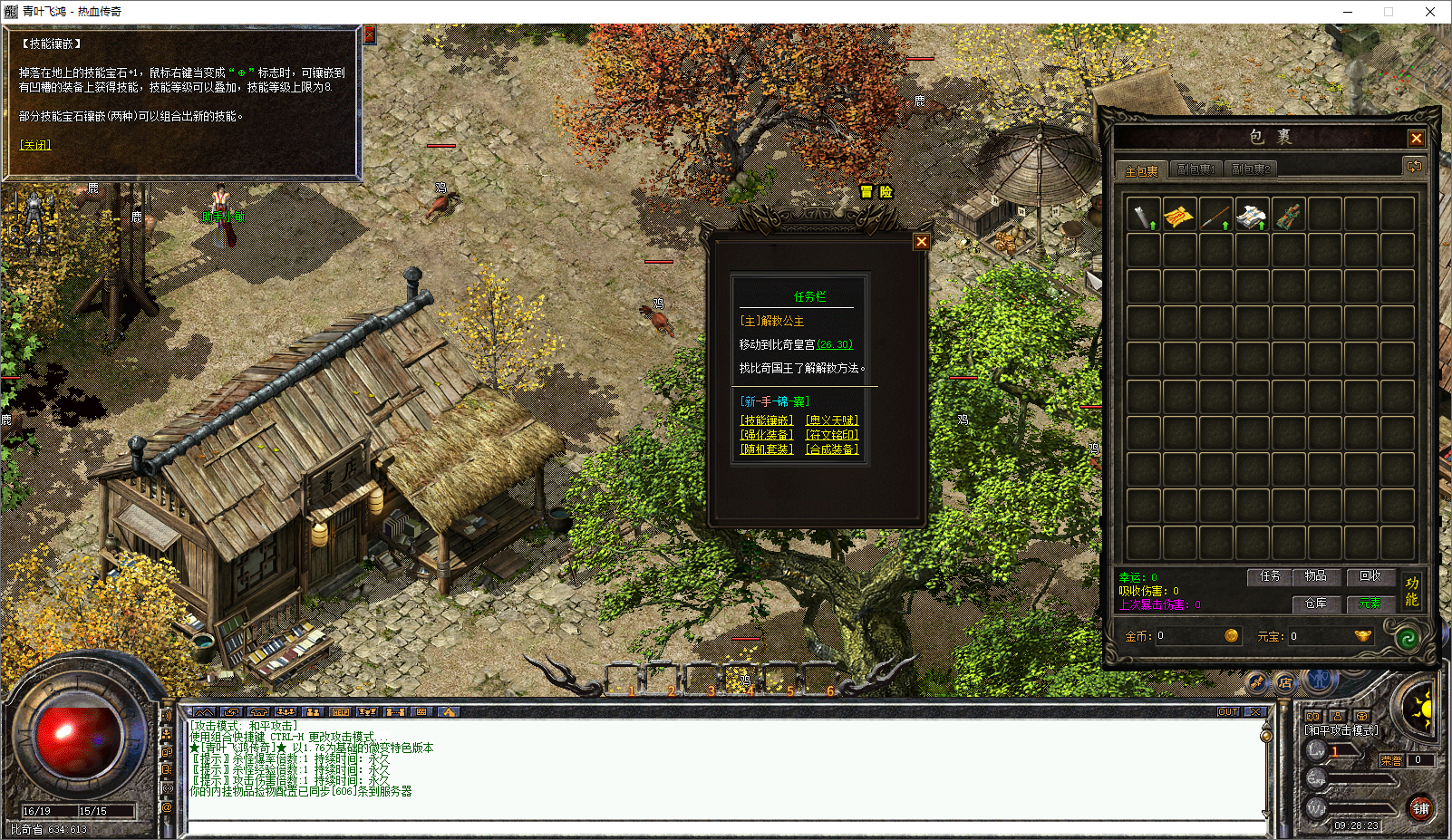1452x840 pixels.
Task: Switch to the 副包裹2 tab
Action: 1250,169
